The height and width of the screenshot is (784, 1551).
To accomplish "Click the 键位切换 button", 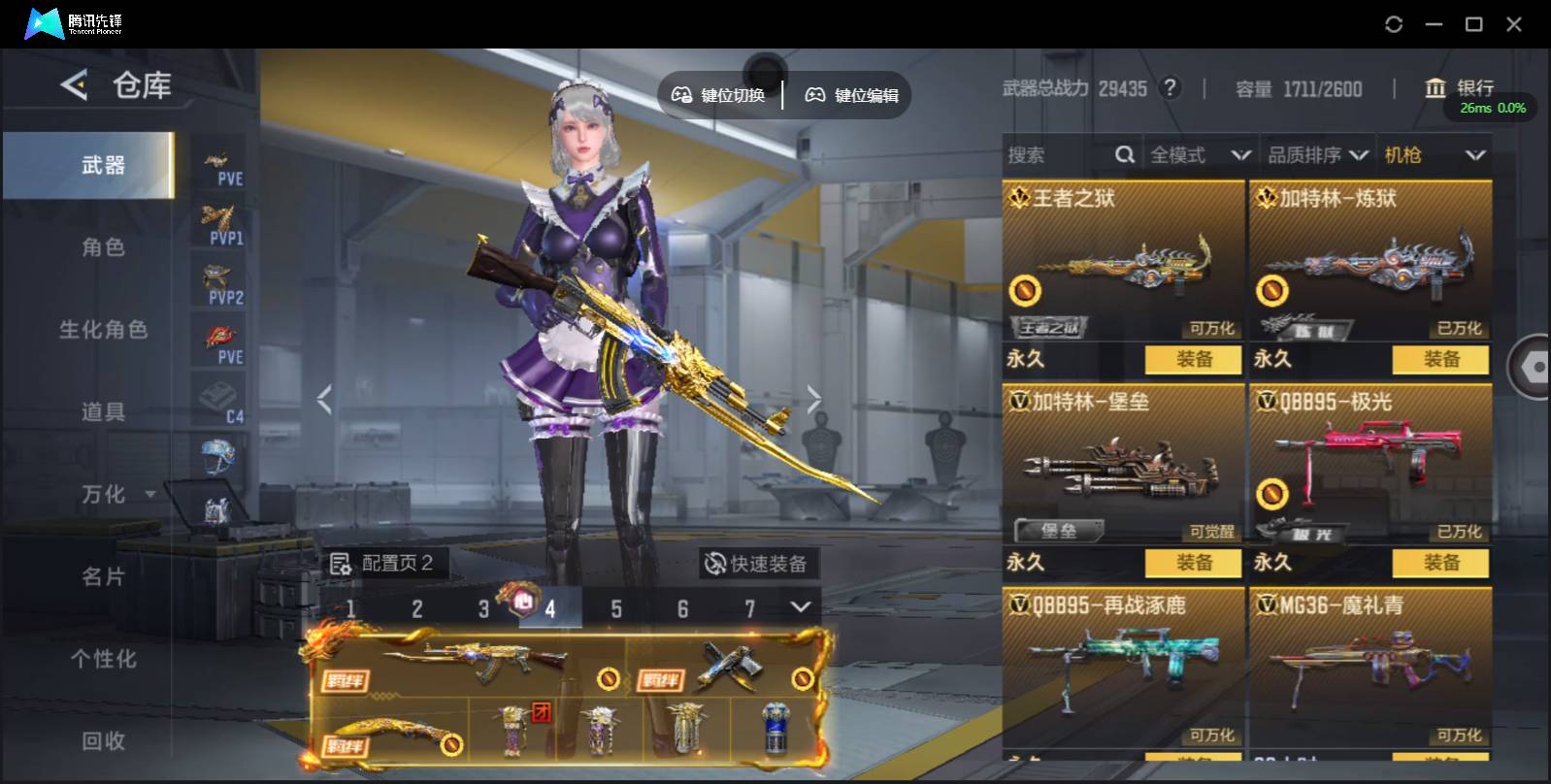I will 719,95.
